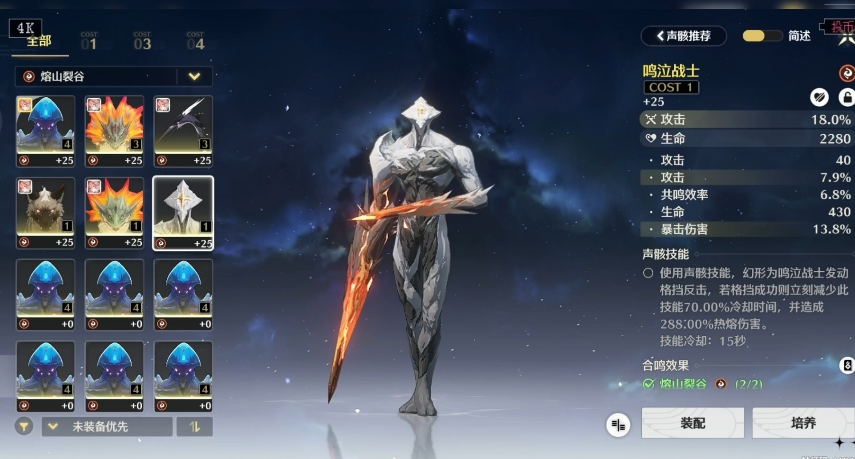Click the round list icon beside 装配
855x459 pixels.
618,425
